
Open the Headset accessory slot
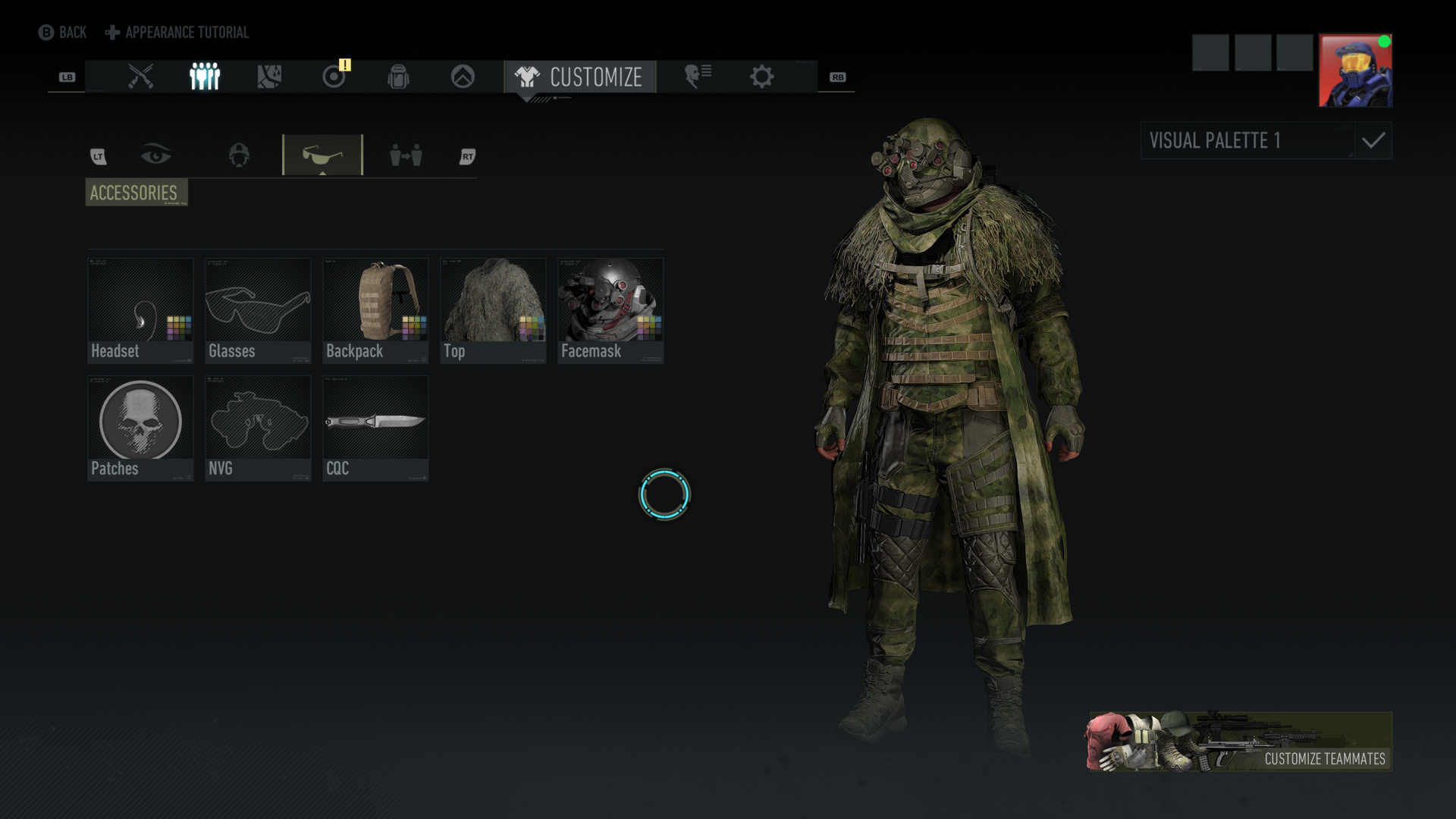(x=140, y=310)
